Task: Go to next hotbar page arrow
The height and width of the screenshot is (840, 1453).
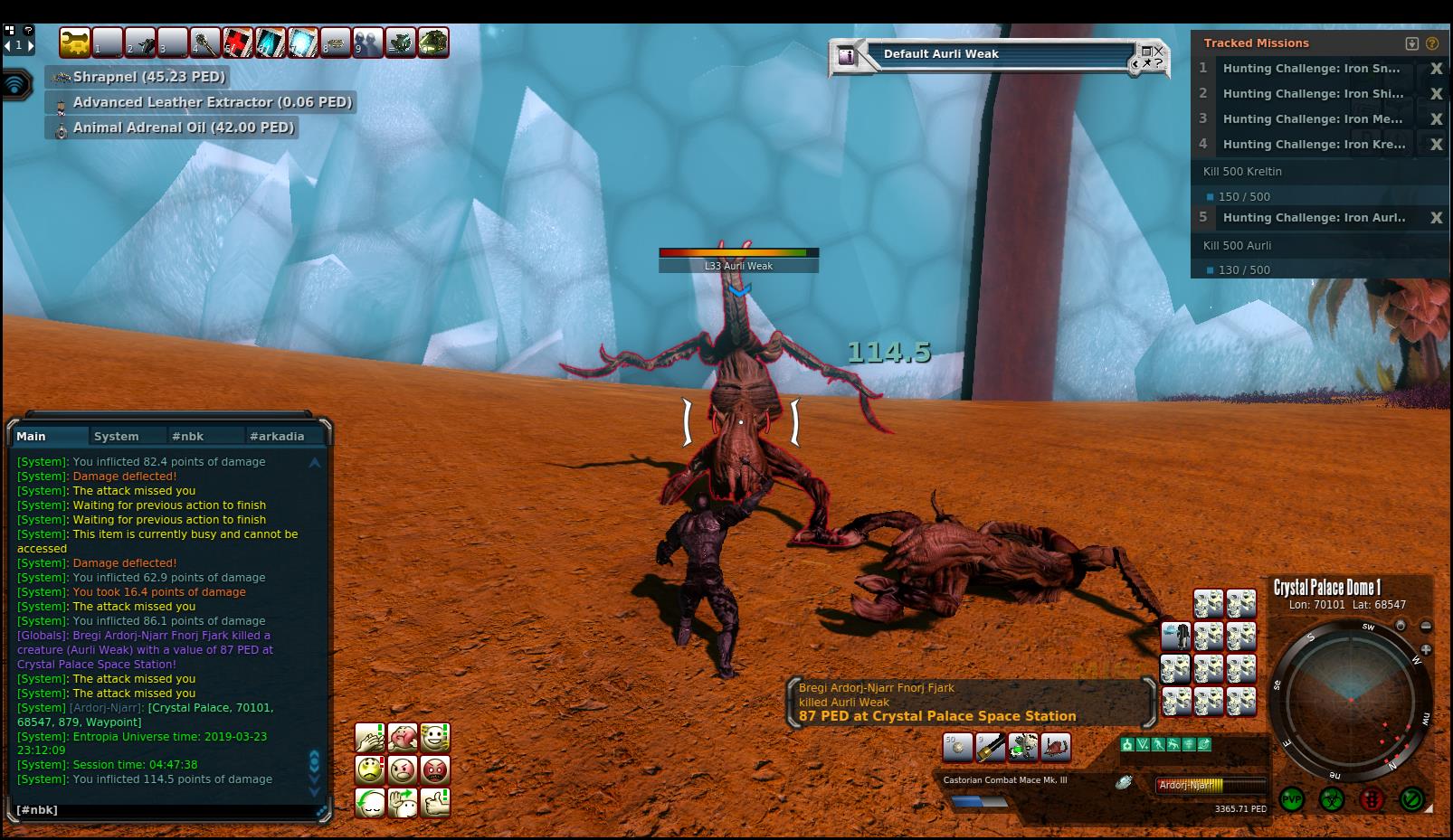Action: coord(31,44)
